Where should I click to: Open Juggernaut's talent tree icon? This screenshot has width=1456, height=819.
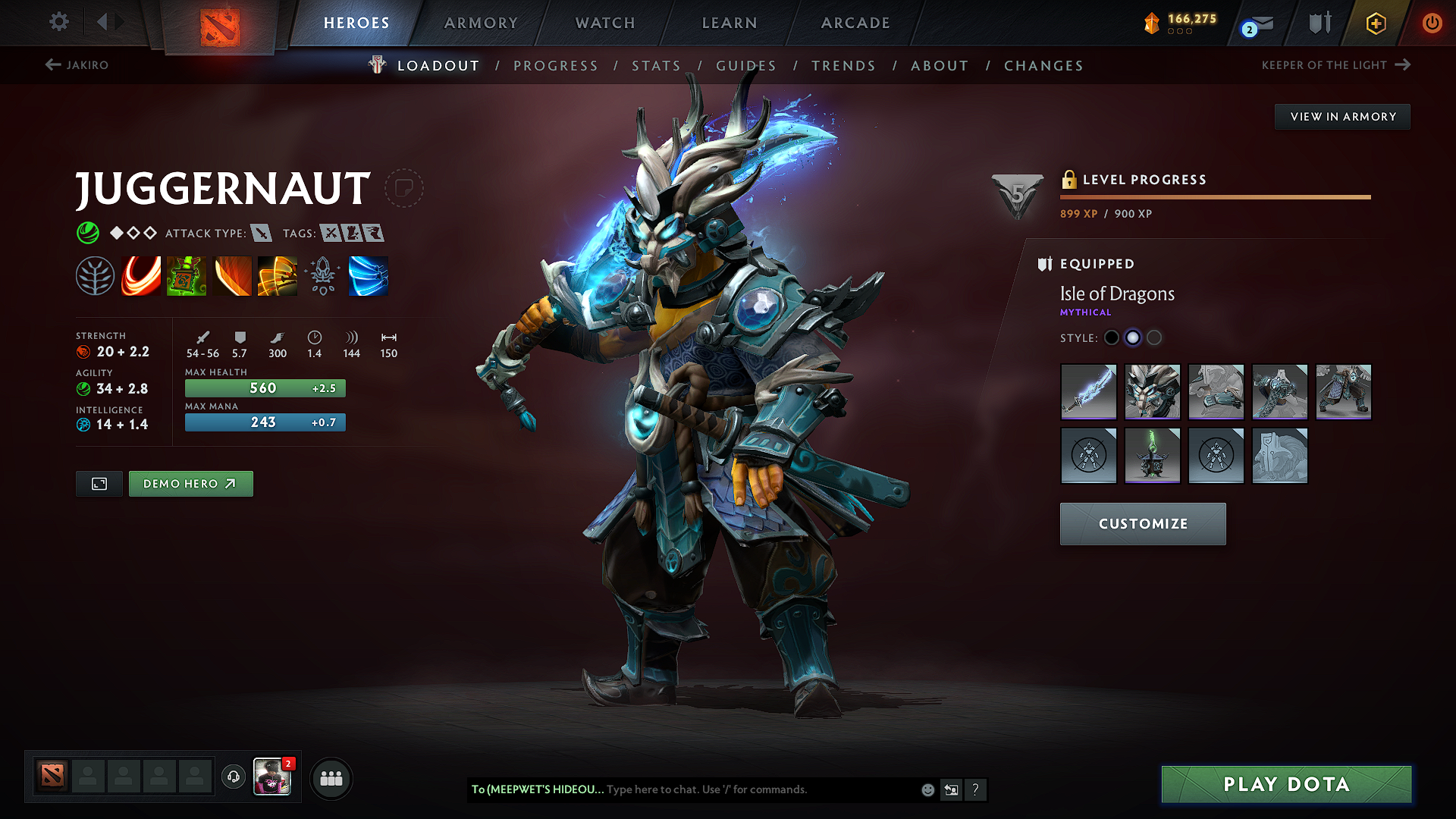[94, 275]
